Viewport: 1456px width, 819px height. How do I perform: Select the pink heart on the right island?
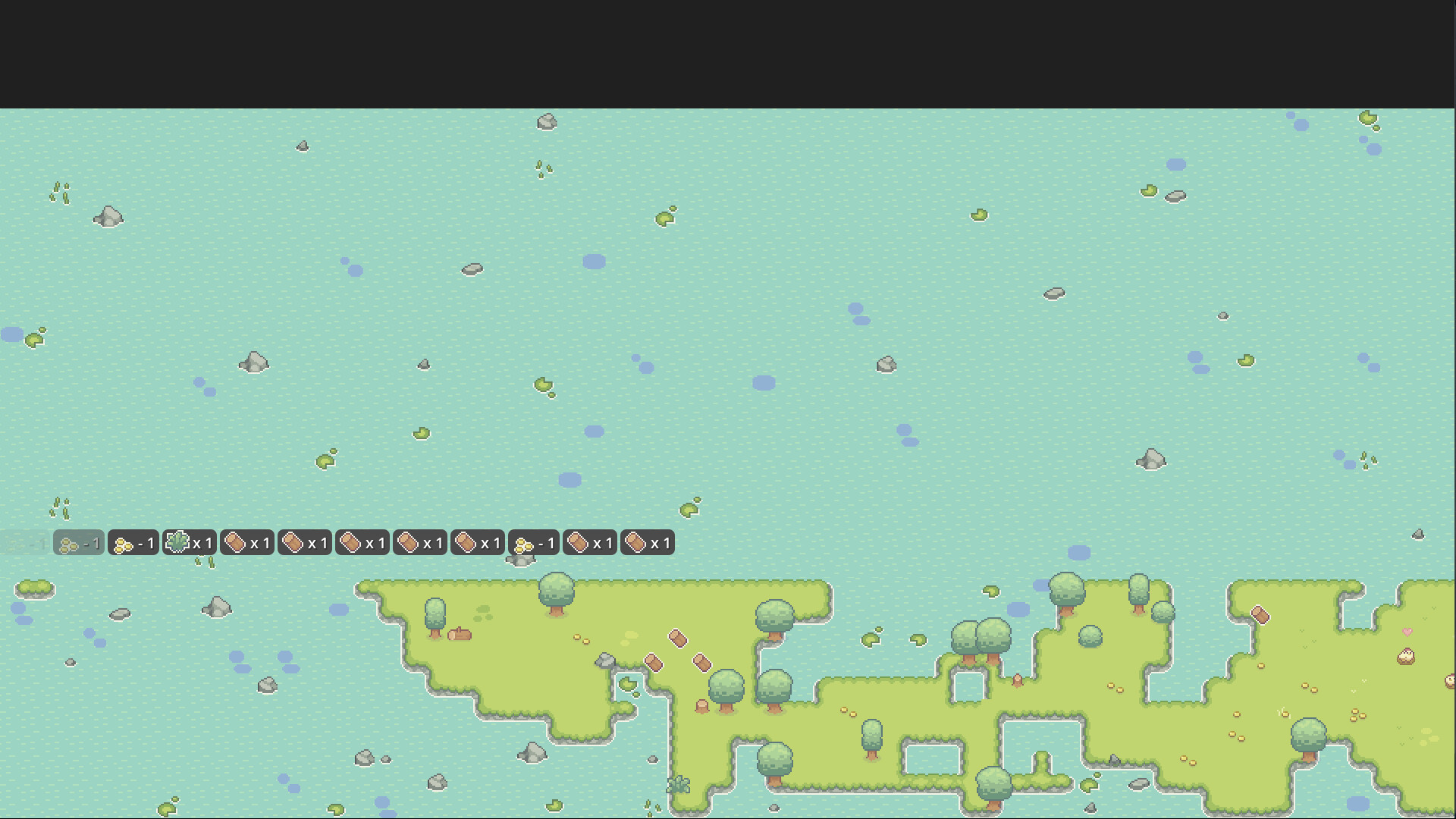pos(1407,632)
